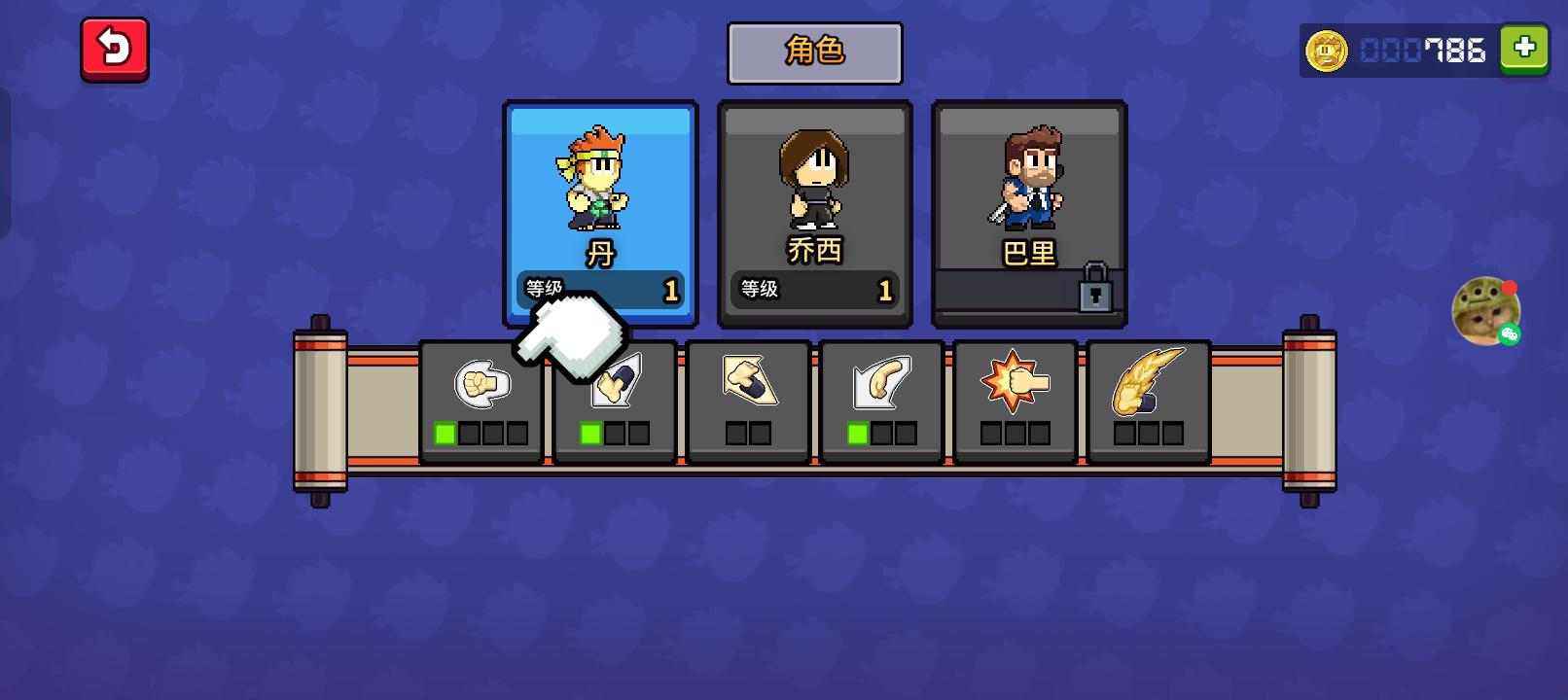Click the red back arrow button
The height and width of the screenshot is (700, 1568).
pos(115,49)
